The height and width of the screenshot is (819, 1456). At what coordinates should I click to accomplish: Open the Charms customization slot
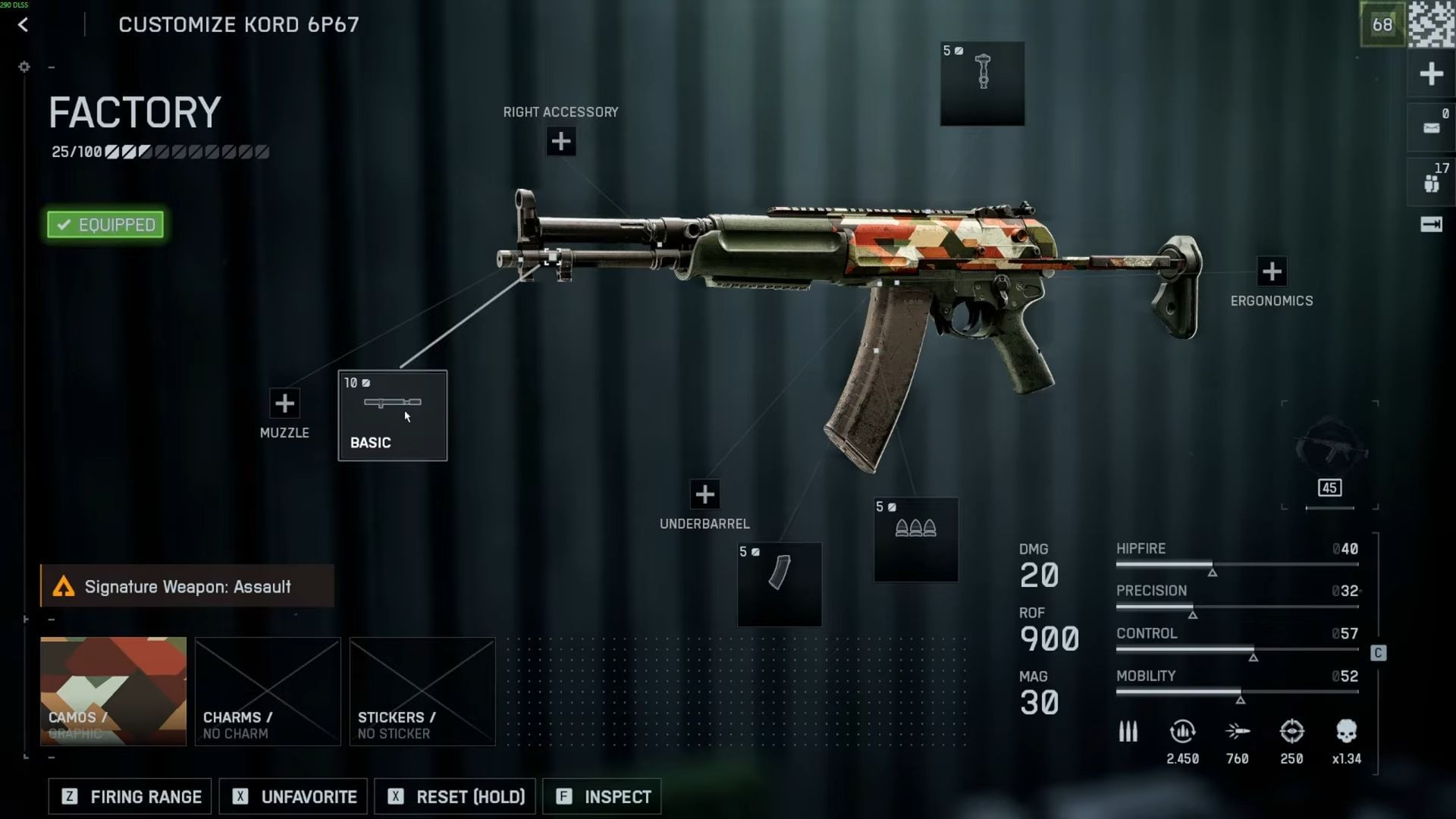[x=267, y=691]
